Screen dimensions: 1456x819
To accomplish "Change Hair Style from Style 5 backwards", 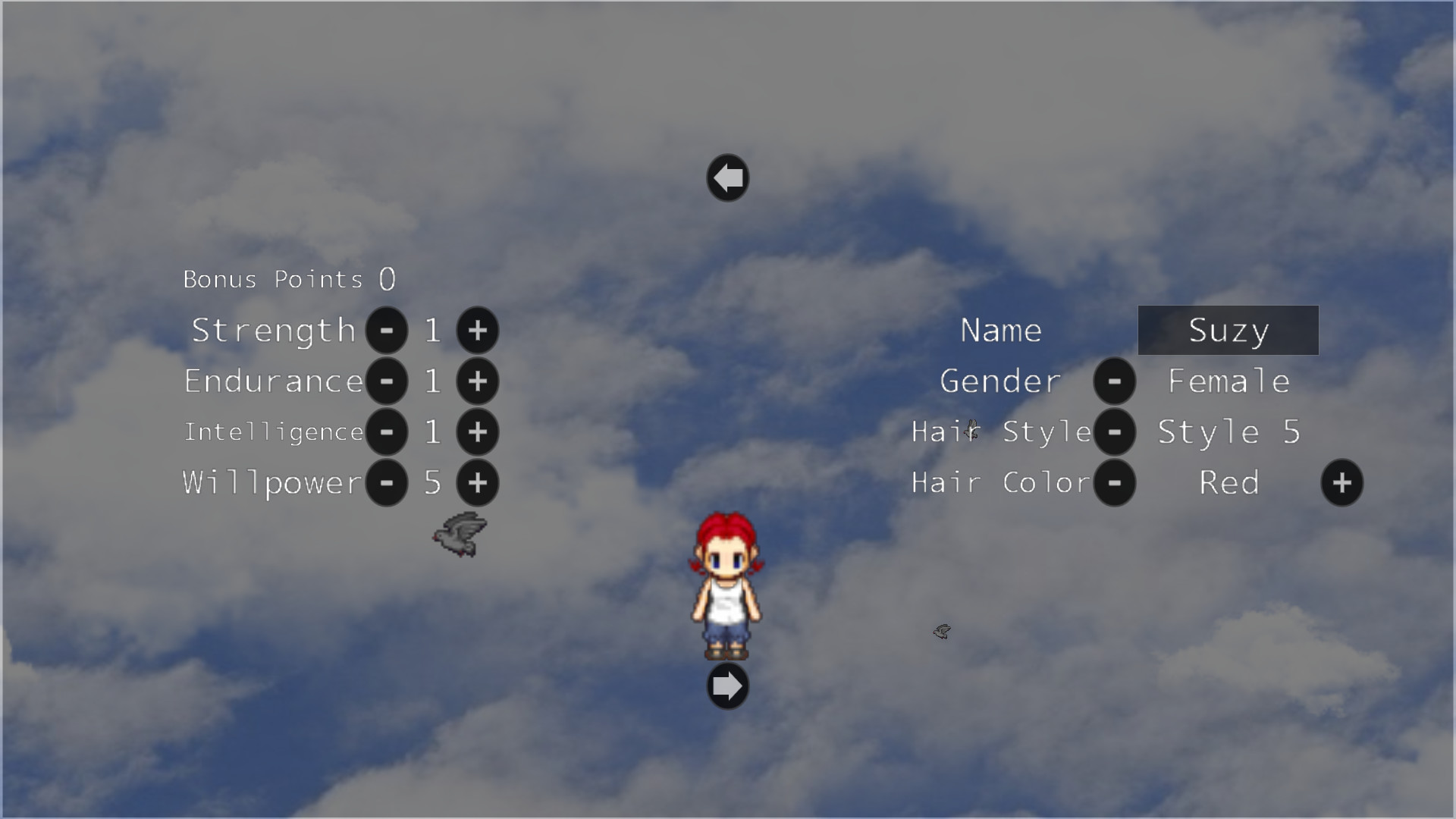I will point(1115,432).
